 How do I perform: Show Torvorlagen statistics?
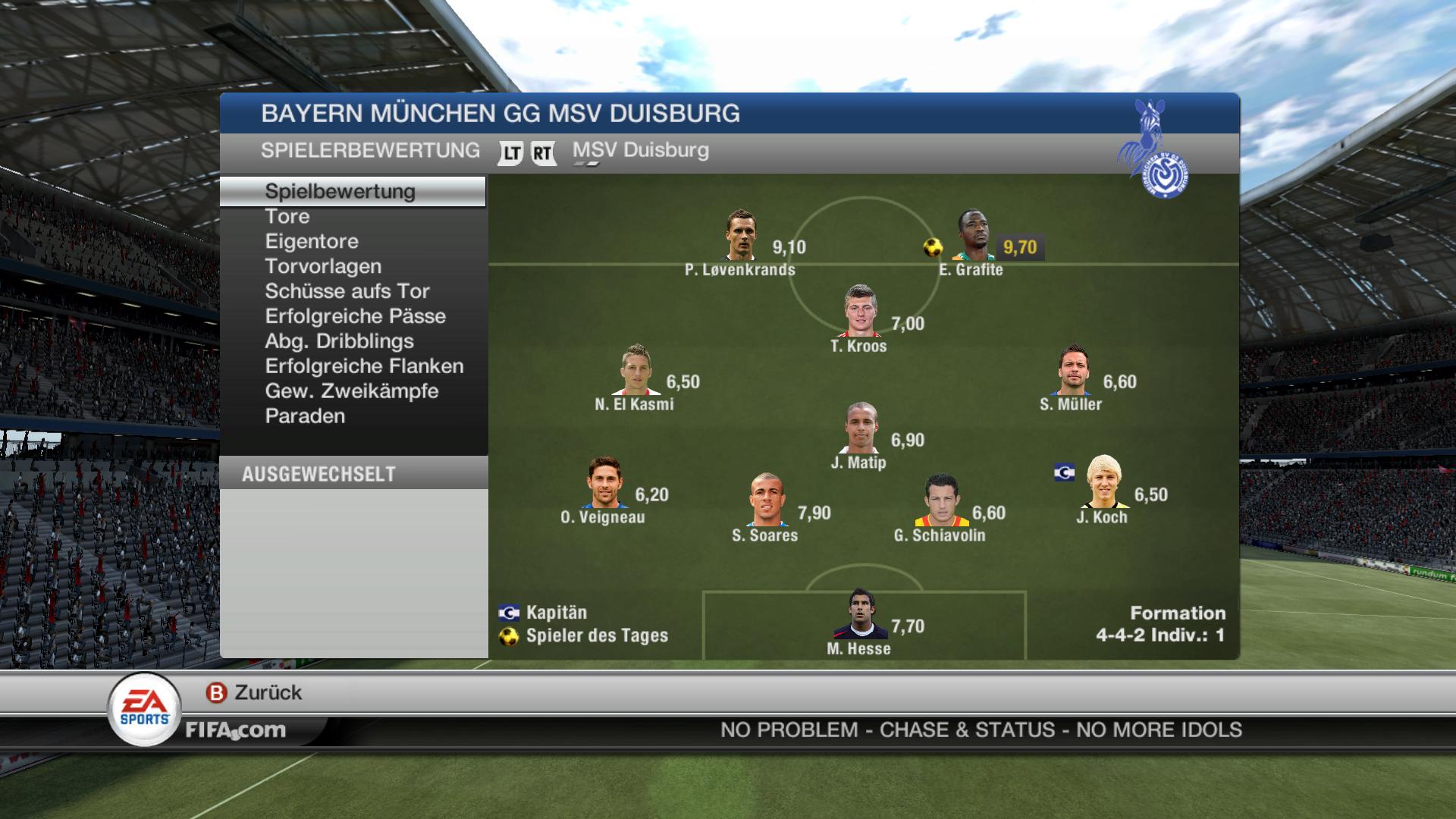[323, 267]
